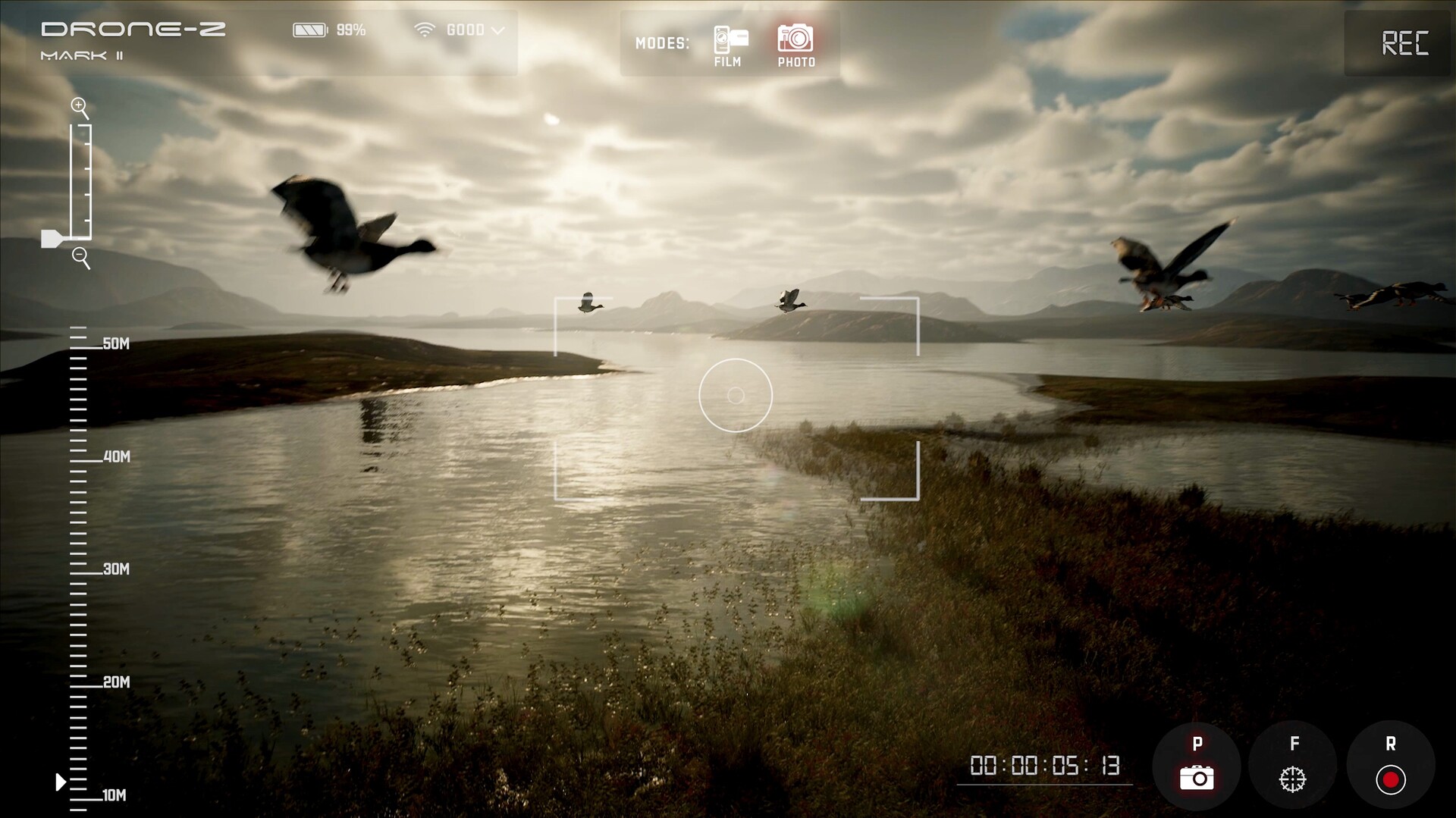Screen dimensions: 1456x818
Task: Click the 00:00:05:13 timecode display
Action: pos(1045,766)
